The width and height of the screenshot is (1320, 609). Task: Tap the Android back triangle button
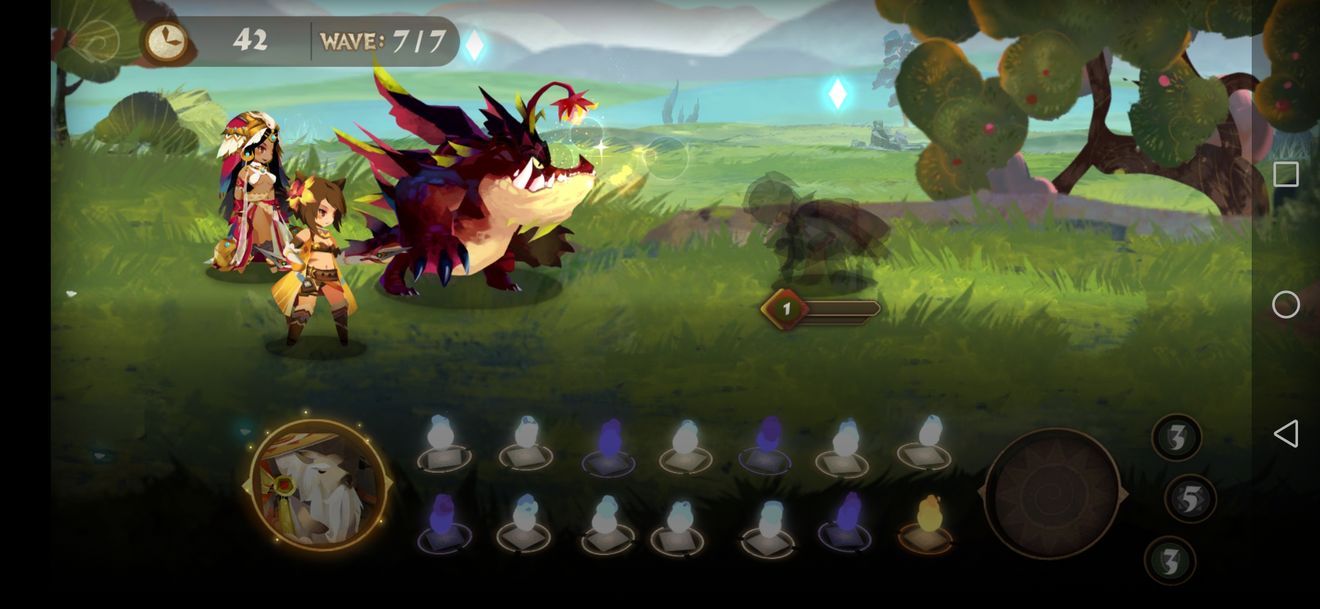coord(1286,433)
